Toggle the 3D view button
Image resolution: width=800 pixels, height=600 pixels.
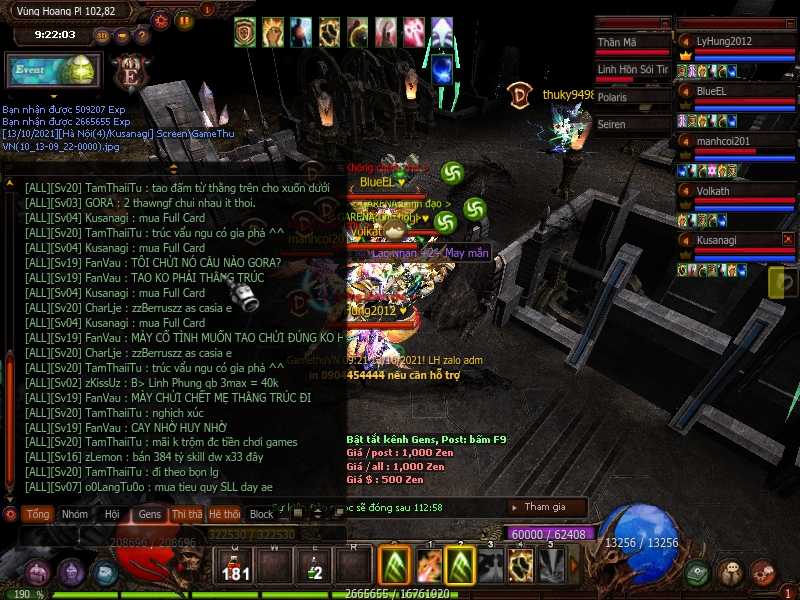coord(101,36)
